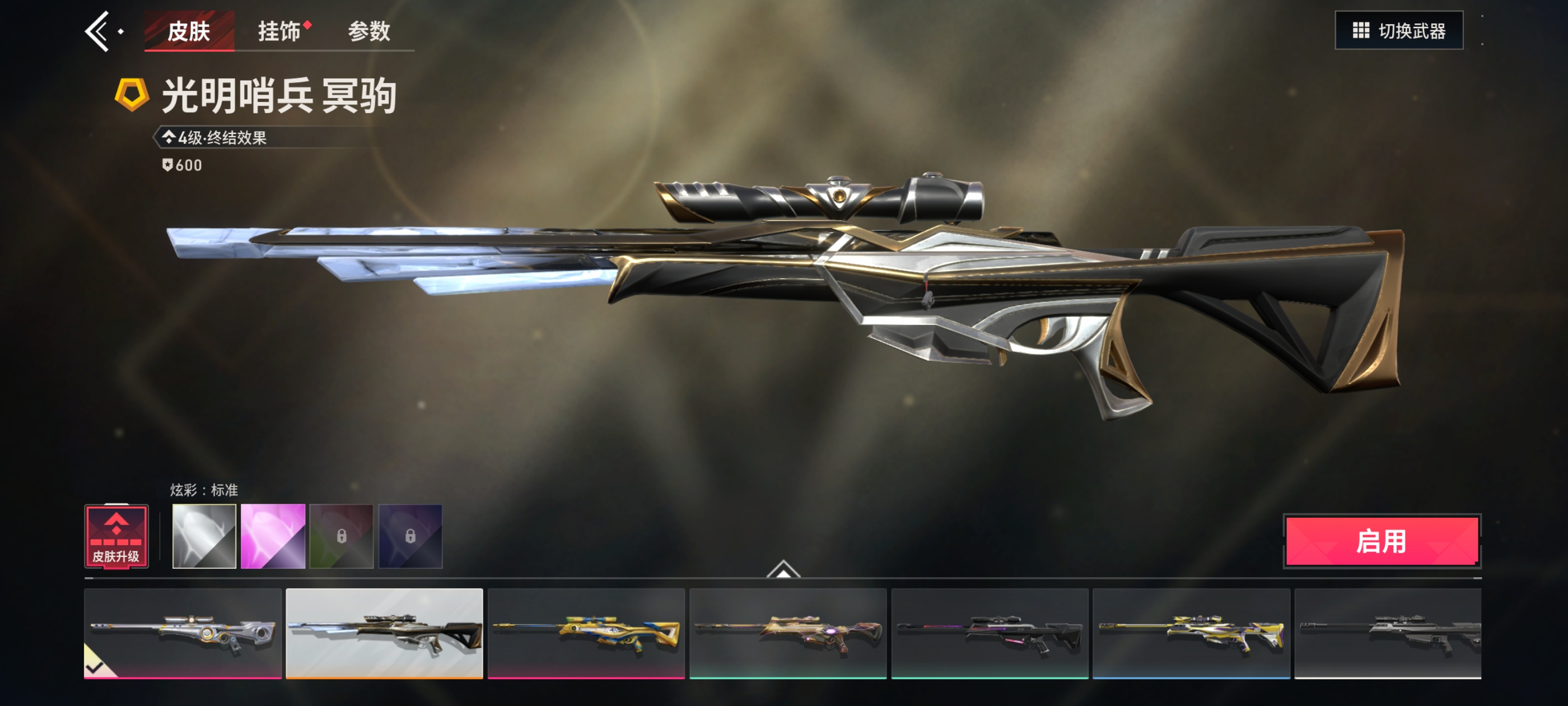Expand the skin list with up arrow
The image size is (1568, 706).
783,569
